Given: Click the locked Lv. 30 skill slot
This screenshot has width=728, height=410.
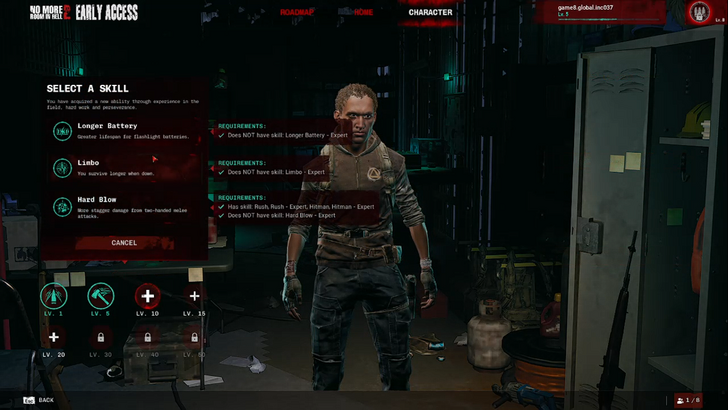Looking at the screenshot, I should pos(101,338).
